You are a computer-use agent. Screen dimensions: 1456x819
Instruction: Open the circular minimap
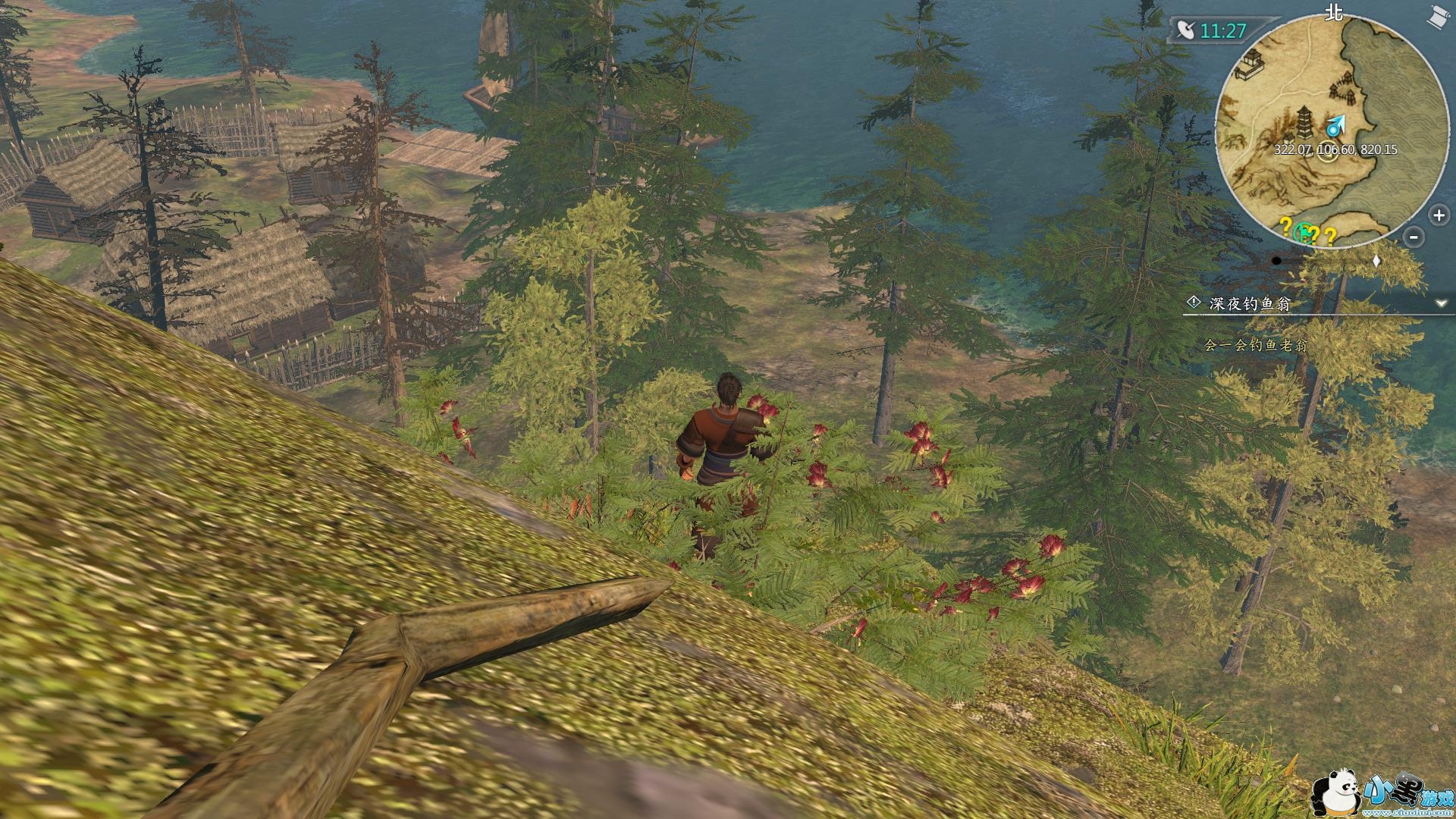pos(1329,127)
